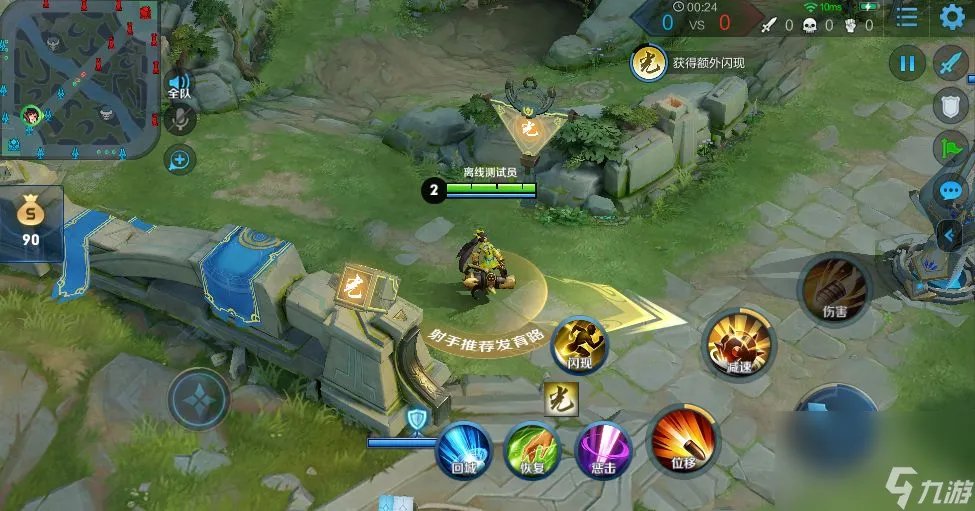This screenshot has height=511, width=975.
Task: Activate the 伤害 damage skill
Action: point(834,288)
